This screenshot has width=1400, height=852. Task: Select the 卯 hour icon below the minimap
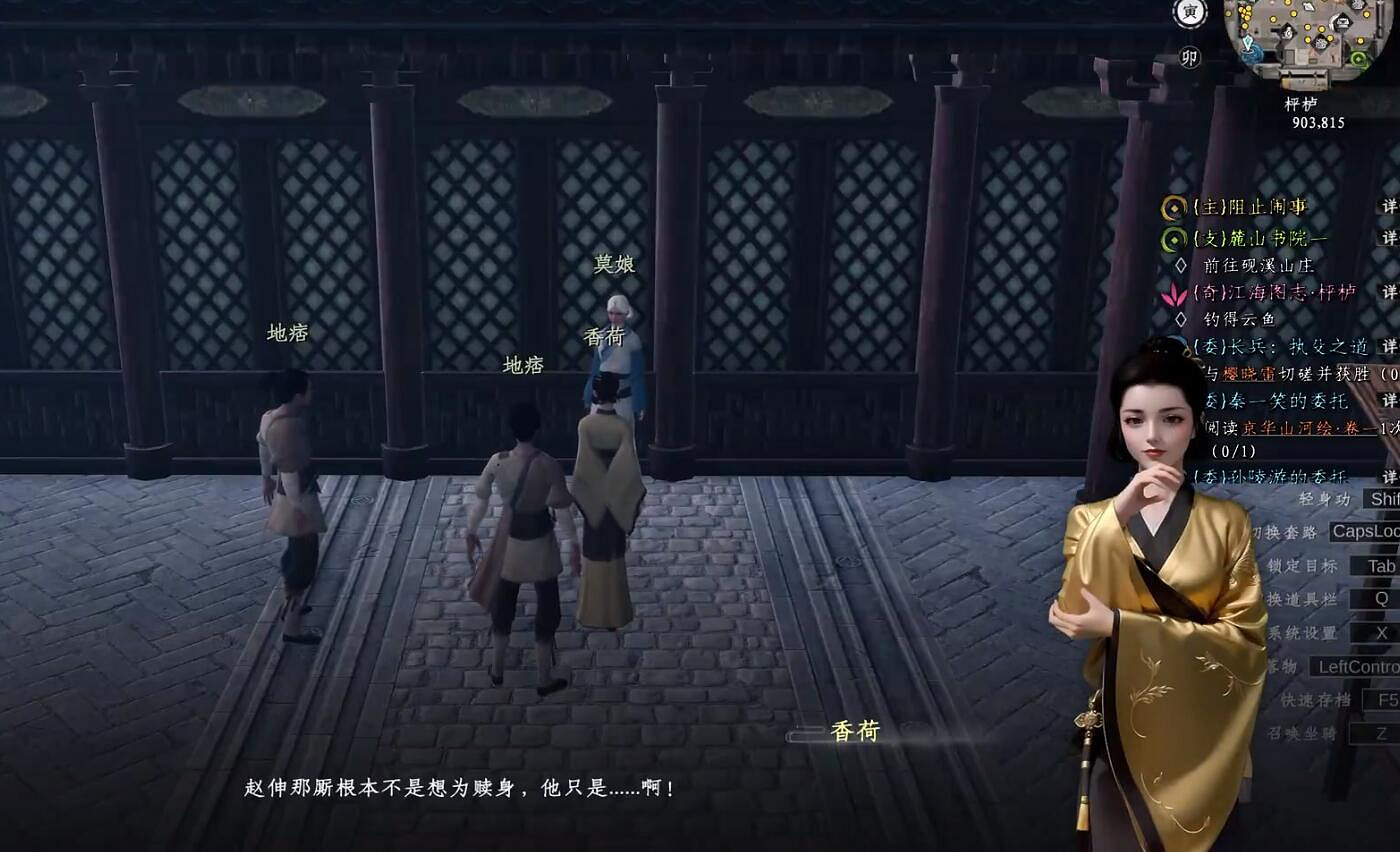tap(1190, 57)
